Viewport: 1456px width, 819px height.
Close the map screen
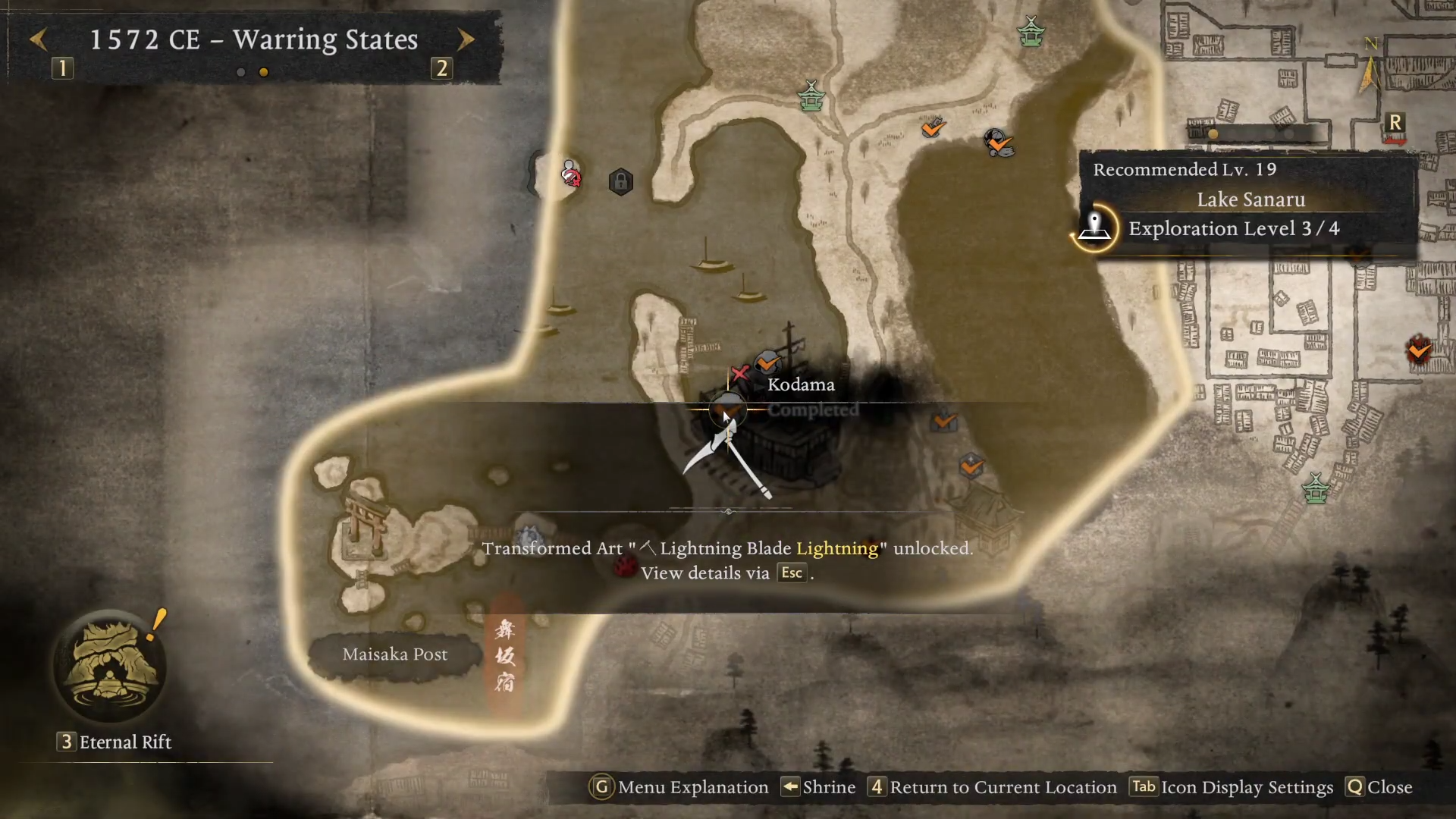[x=1379, y=787]
